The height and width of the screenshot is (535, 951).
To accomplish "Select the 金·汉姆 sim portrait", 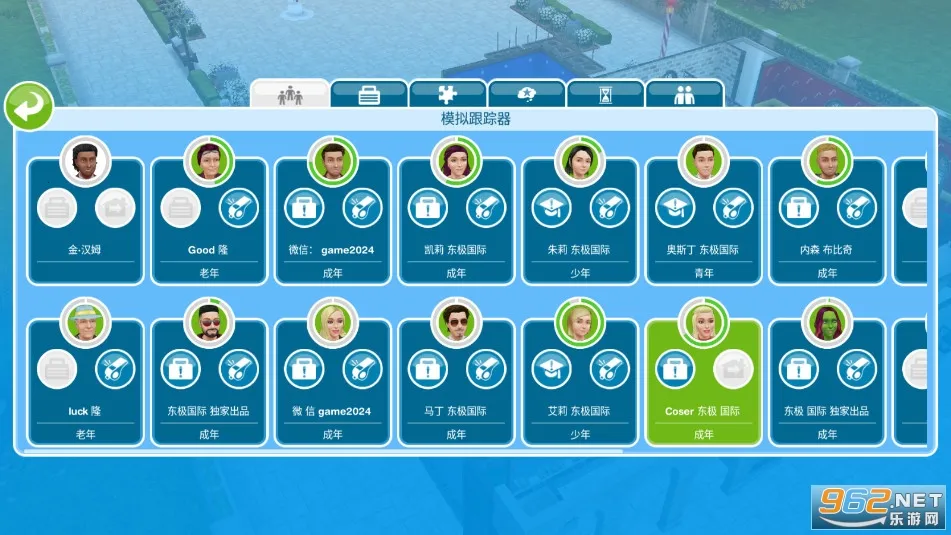I will click(x=85, y=160).
